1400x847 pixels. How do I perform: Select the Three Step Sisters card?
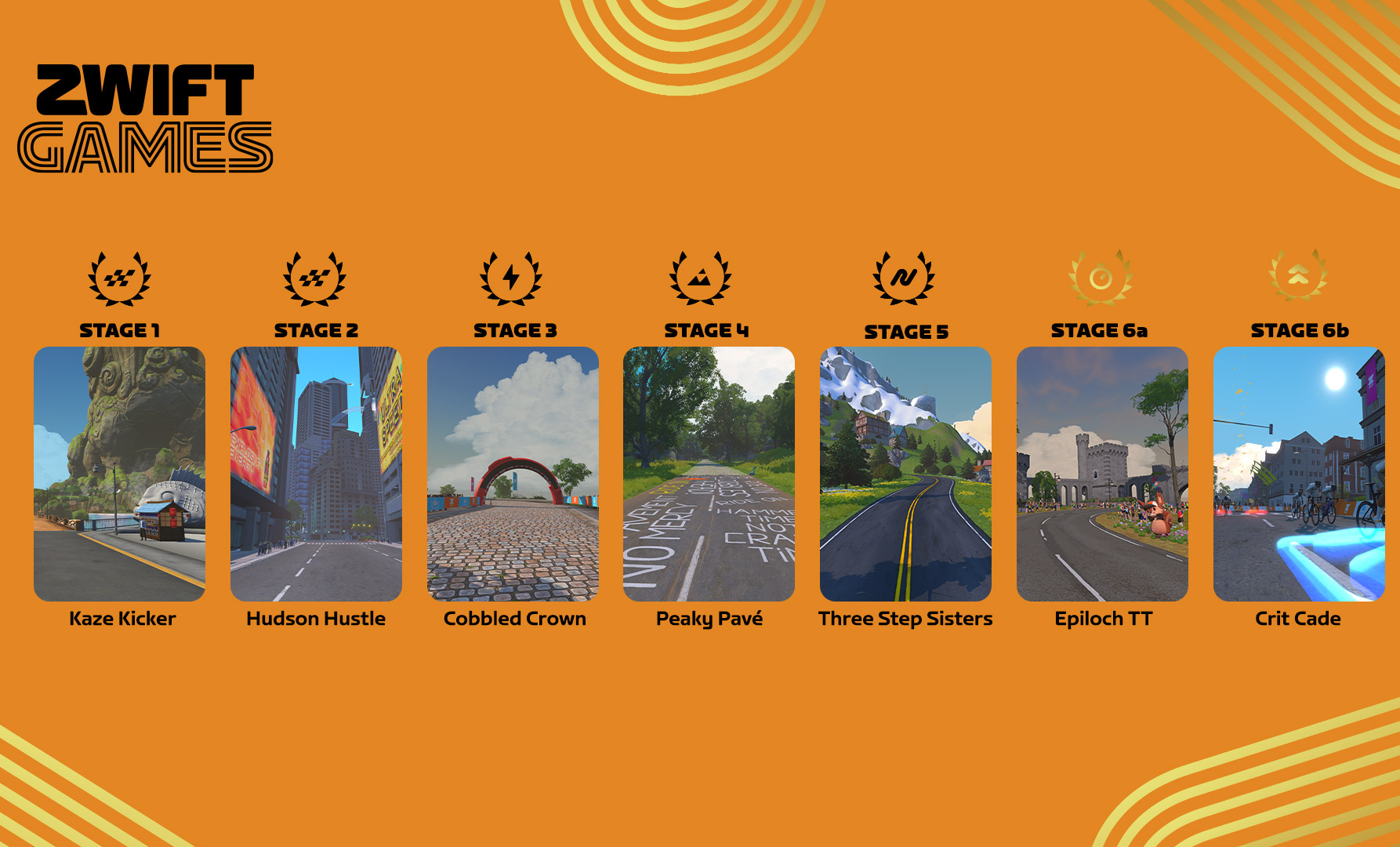905,474
